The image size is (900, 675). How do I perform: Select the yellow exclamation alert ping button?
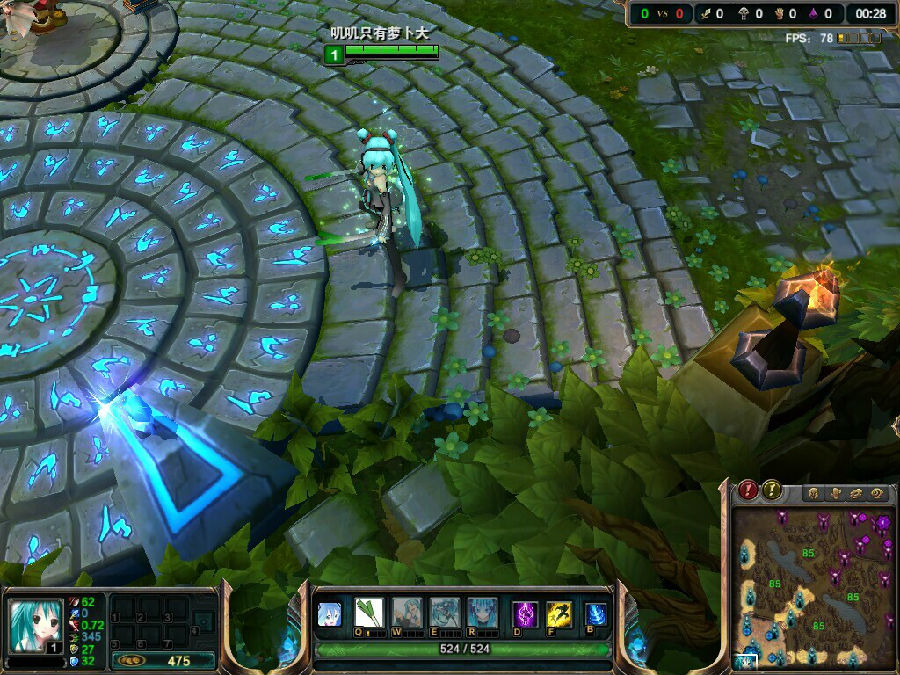click(x=772, y=491)
